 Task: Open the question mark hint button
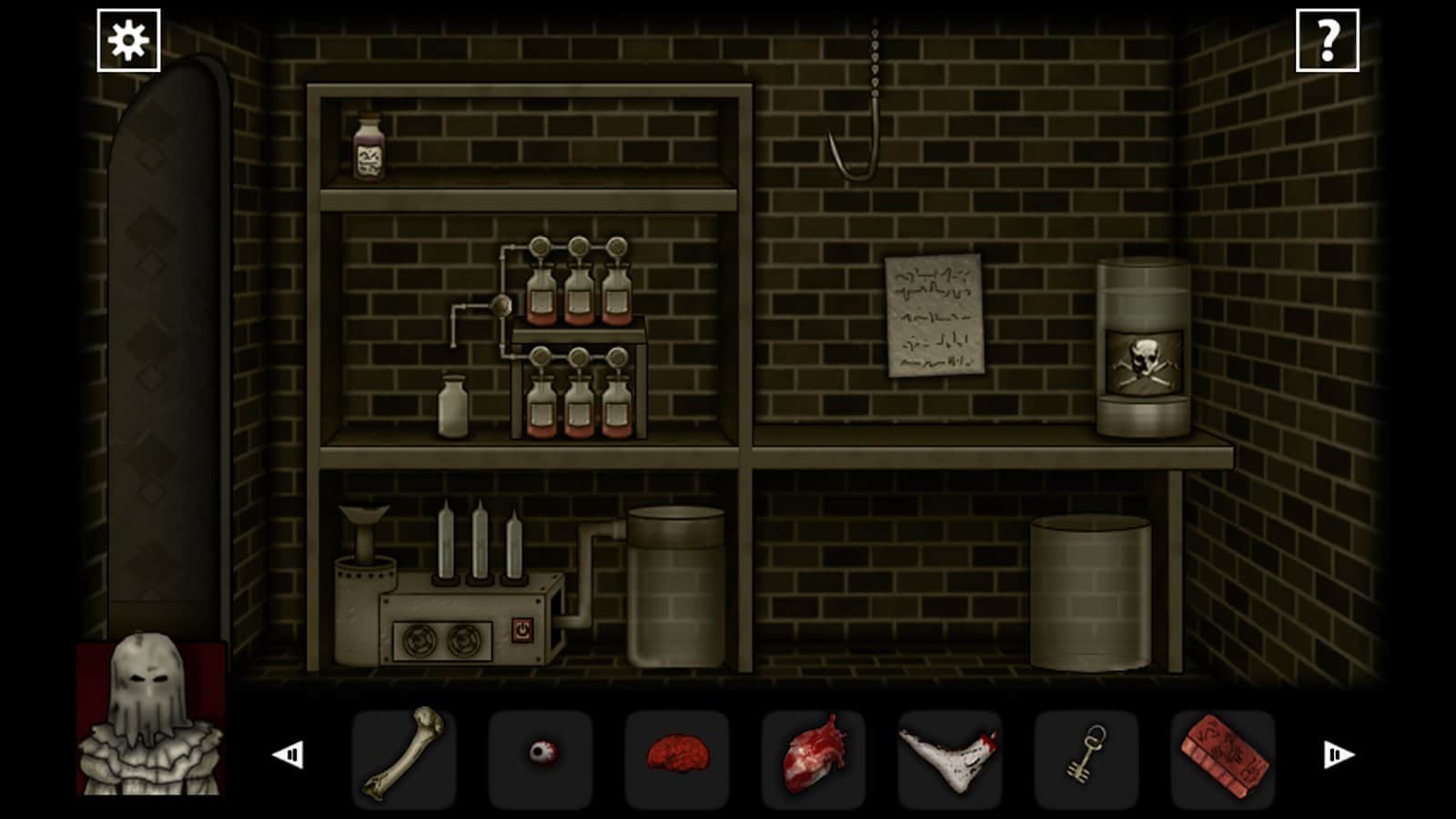(1327, 41)
